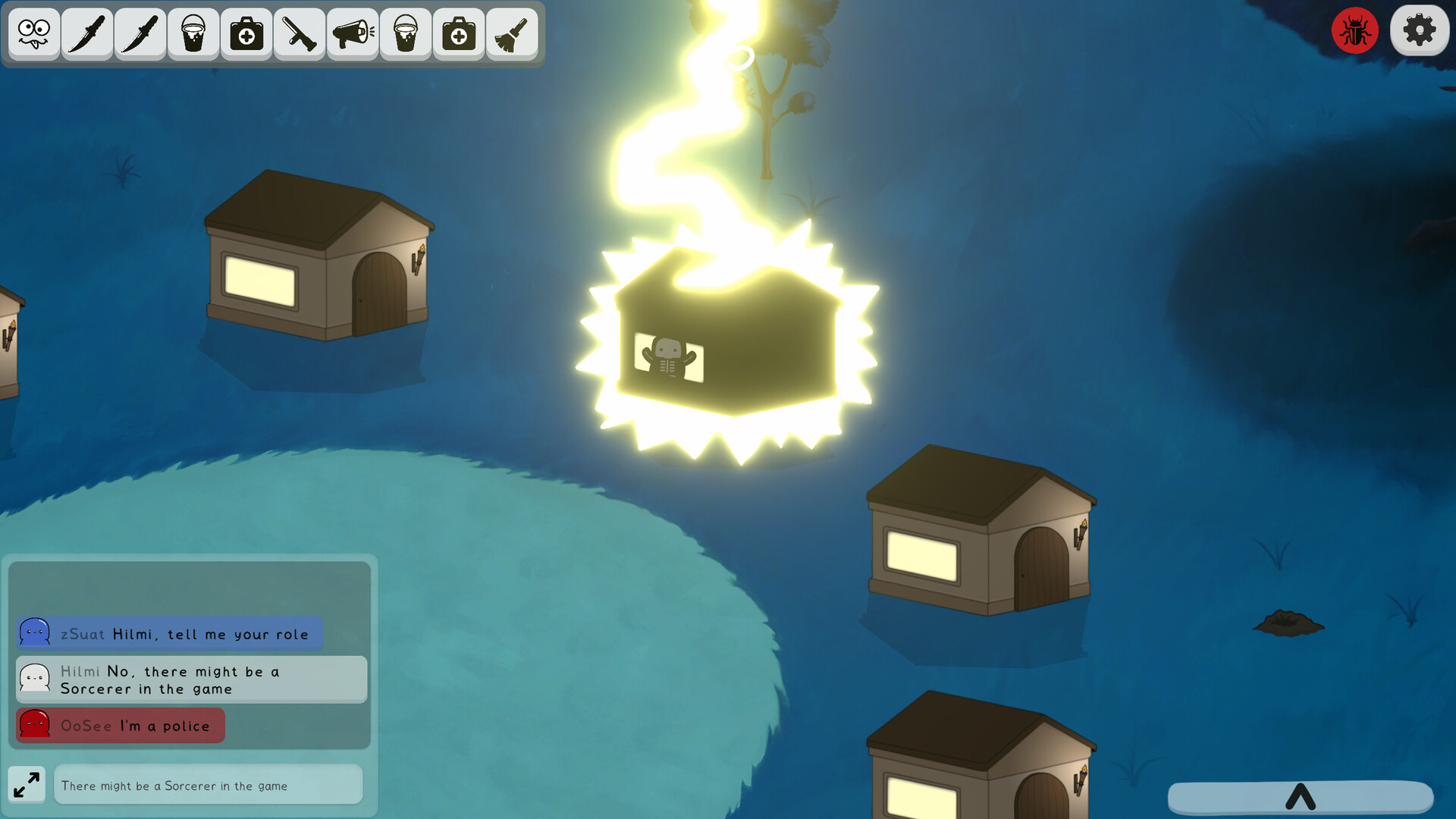Open the red bug report icon
The image size is (1456, 819).
point(1355,30)
